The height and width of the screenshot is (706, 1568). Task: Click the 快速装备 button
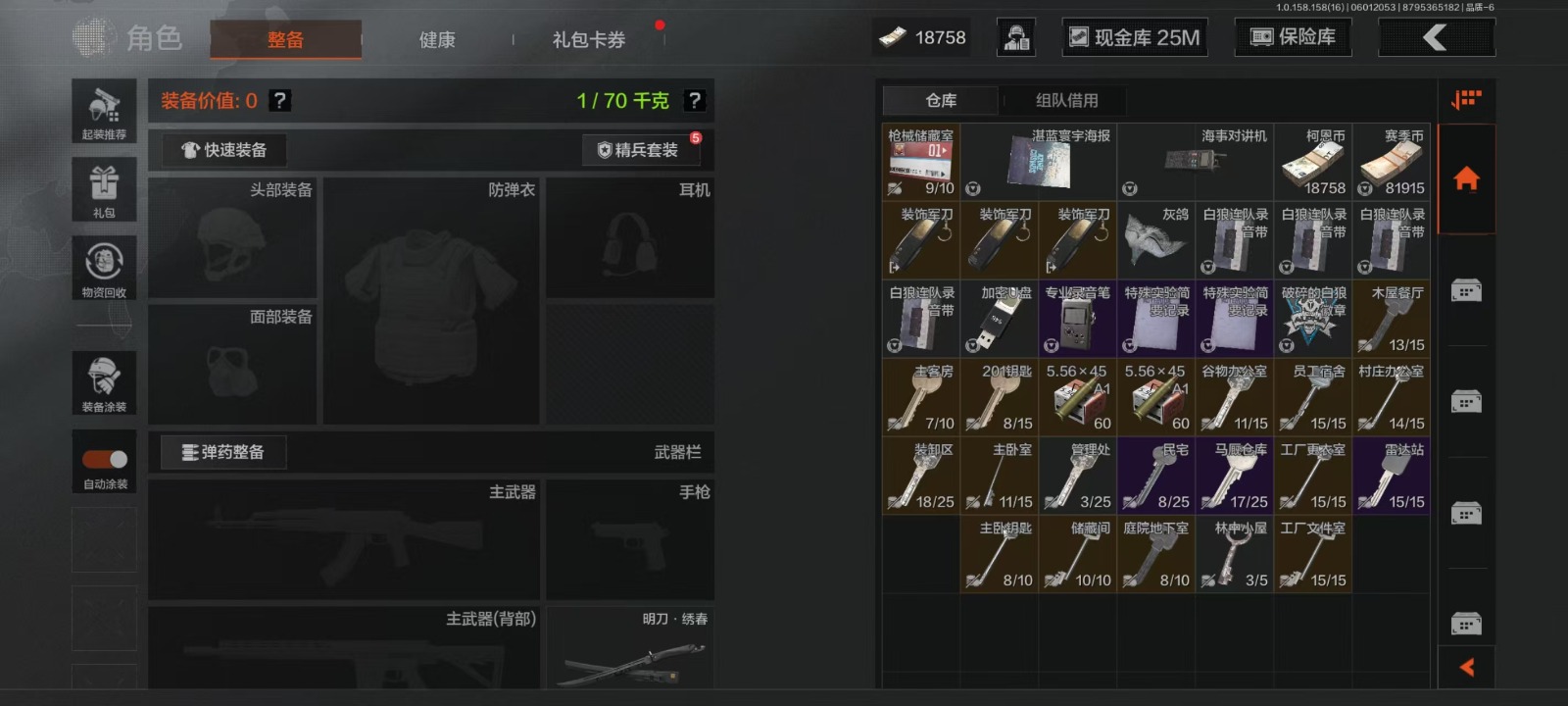[224, 150]
